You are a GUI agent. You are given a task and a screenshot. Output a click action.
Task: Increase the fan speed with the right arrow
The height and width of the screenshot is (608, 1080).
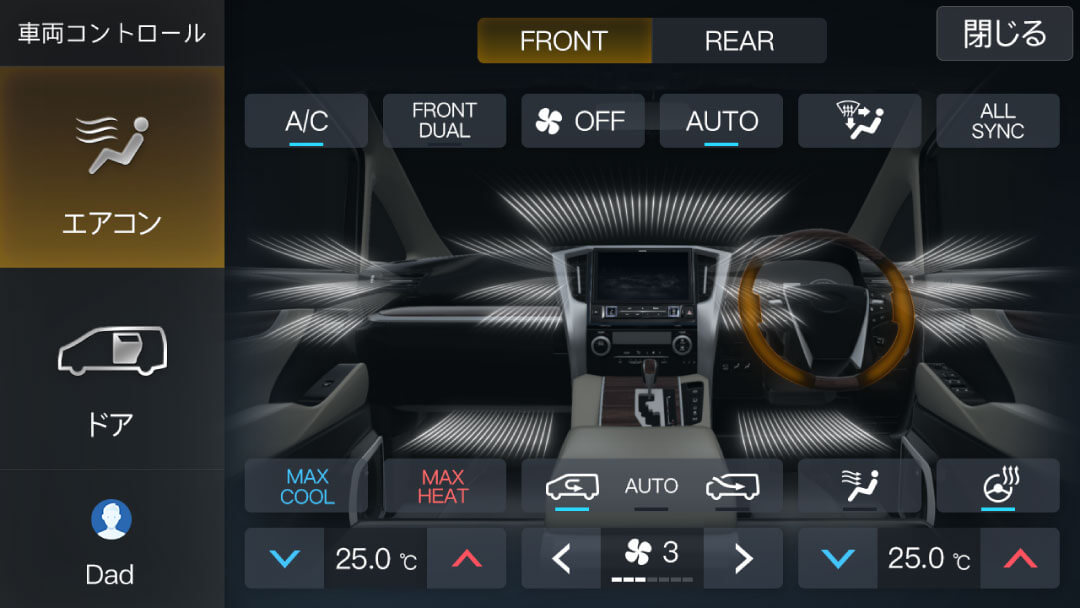pos(743,558)
